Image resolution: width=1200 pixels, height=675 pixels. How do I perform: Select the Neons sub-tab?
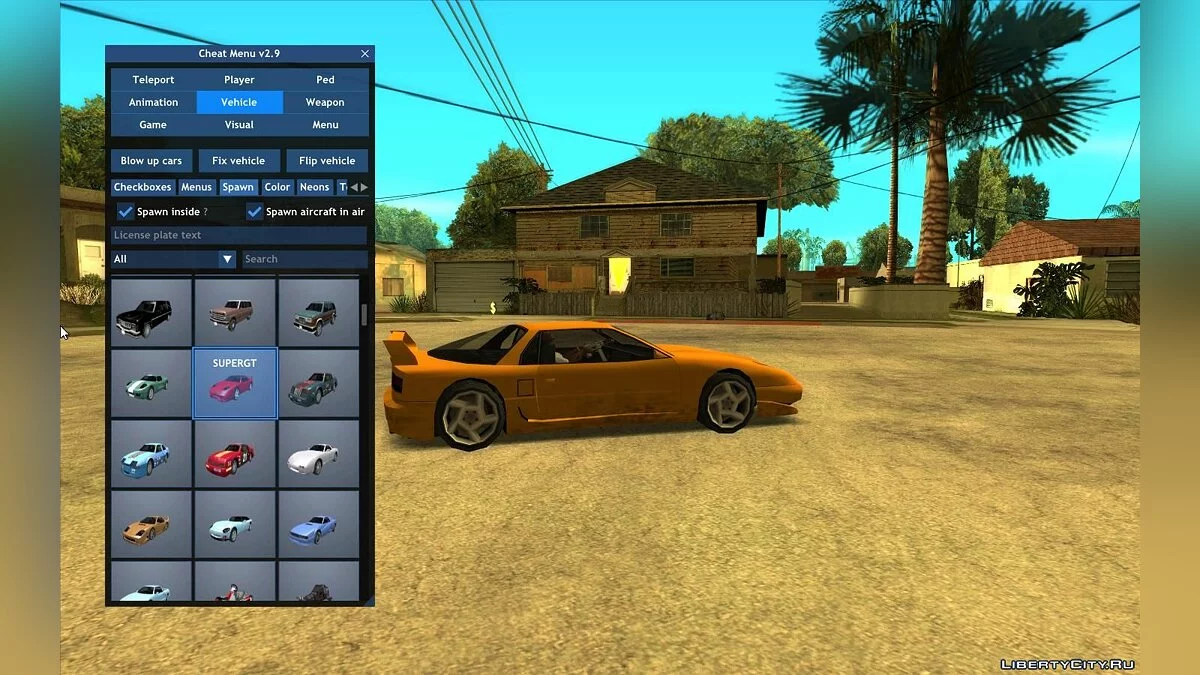click(x=314, y=187)
